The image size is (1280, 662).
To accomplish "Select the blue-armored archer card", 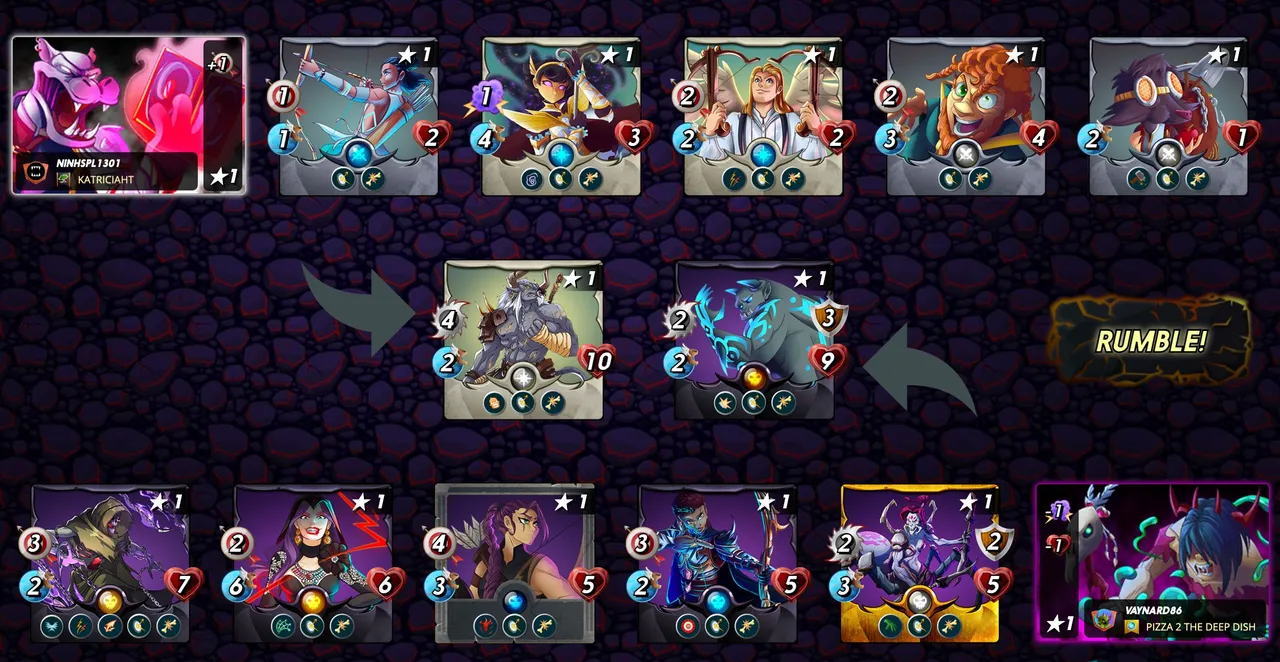I will coord(717,563).
